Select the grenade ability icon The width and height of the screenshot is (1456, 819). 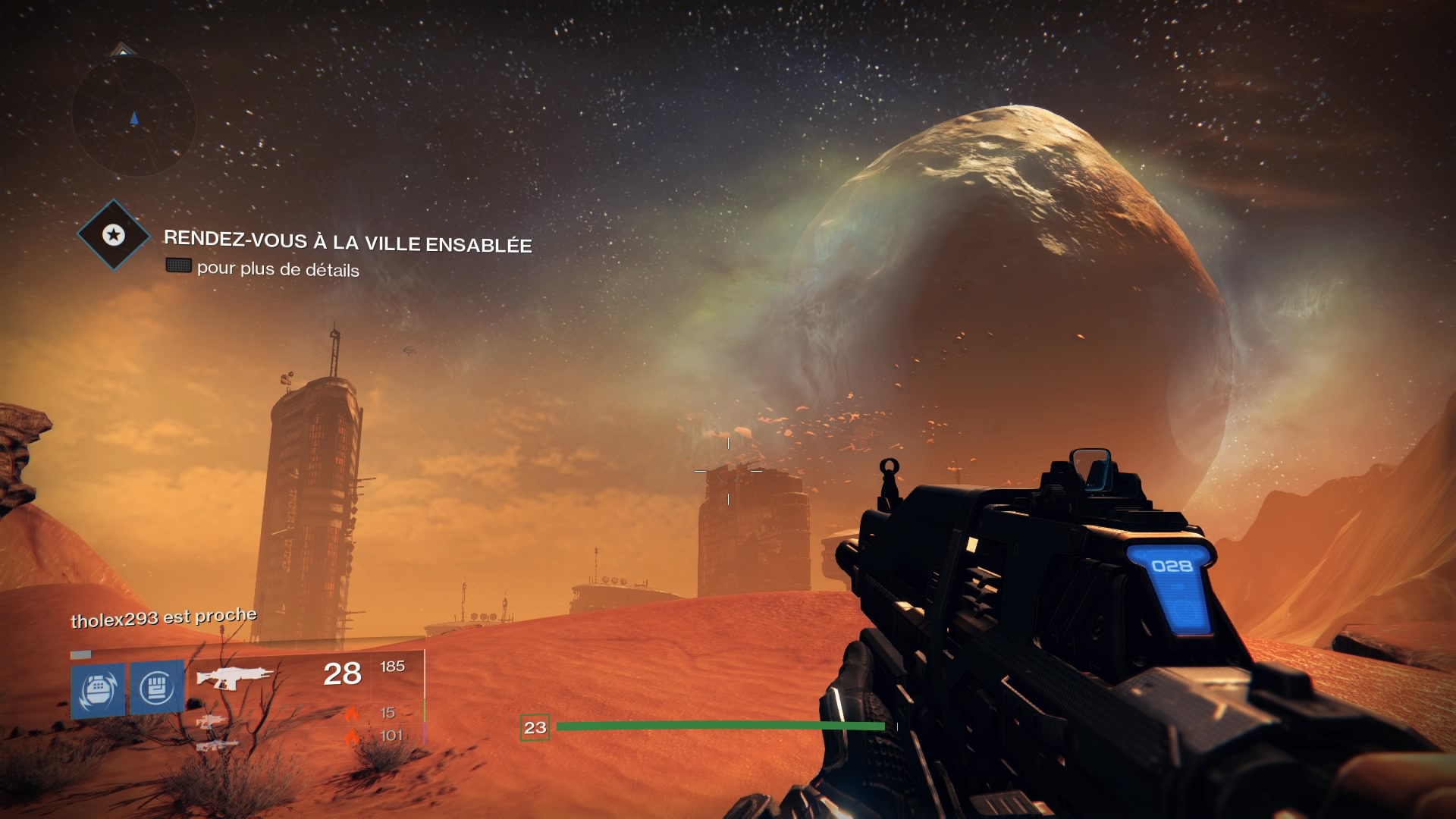pos(98,689)
